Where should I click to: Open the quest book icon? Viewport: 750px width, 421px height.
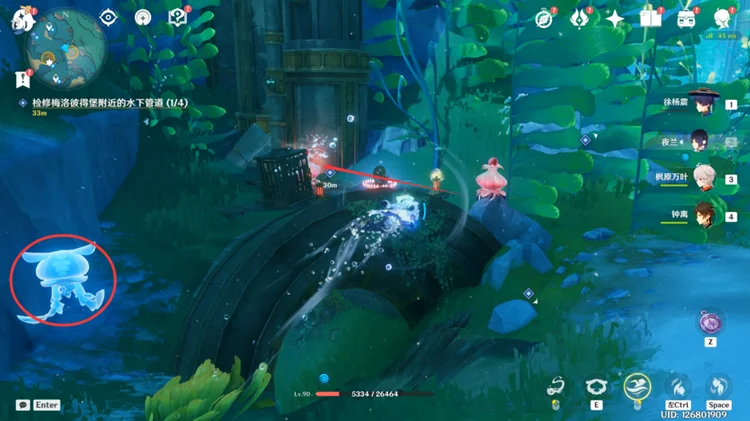[178, 17]
